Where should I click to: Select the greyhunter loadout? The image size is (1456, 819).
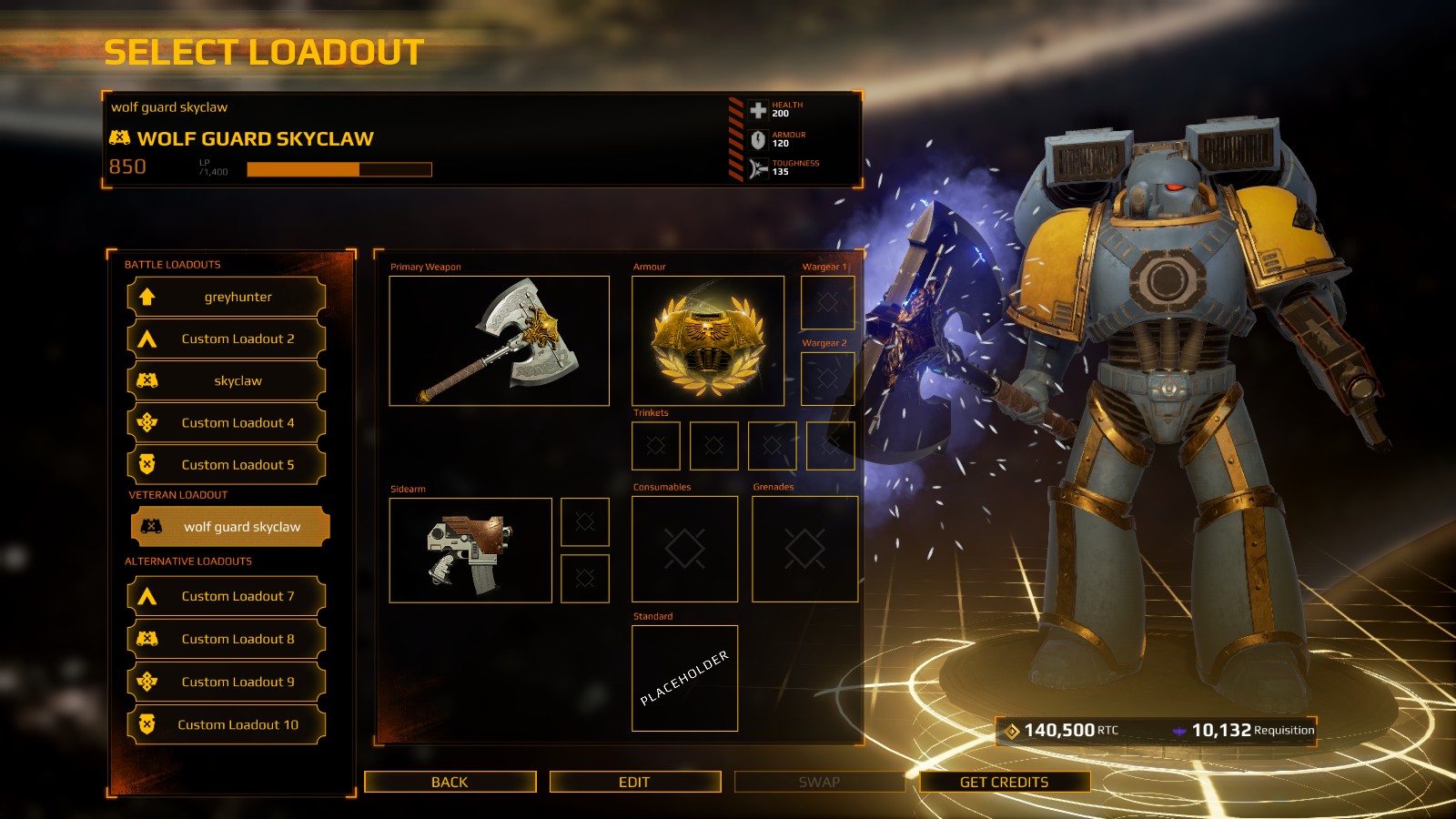(x=227, y=297)
